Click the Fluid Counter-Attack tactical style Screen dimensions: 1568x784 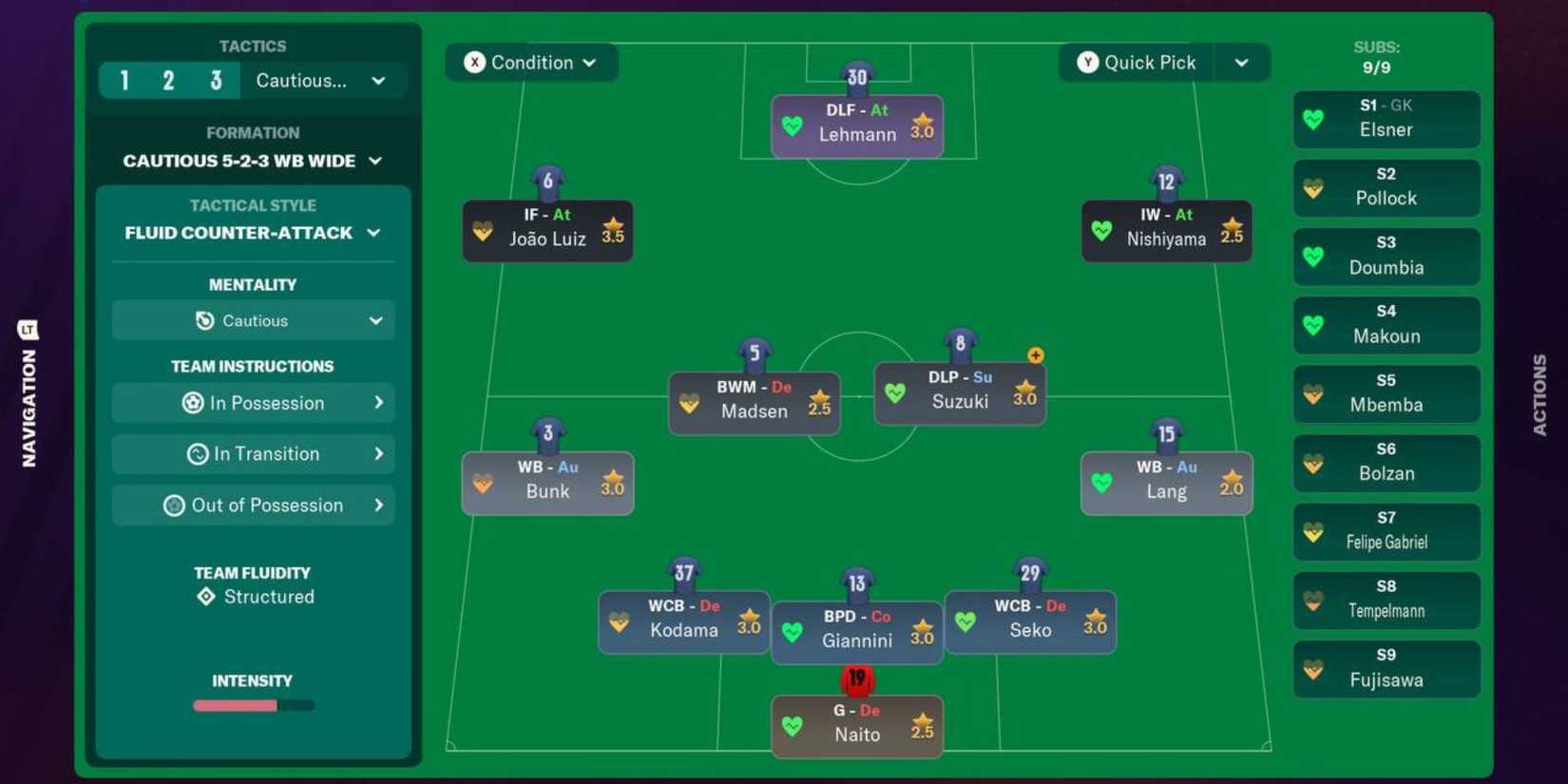click(x=242, y=232)
